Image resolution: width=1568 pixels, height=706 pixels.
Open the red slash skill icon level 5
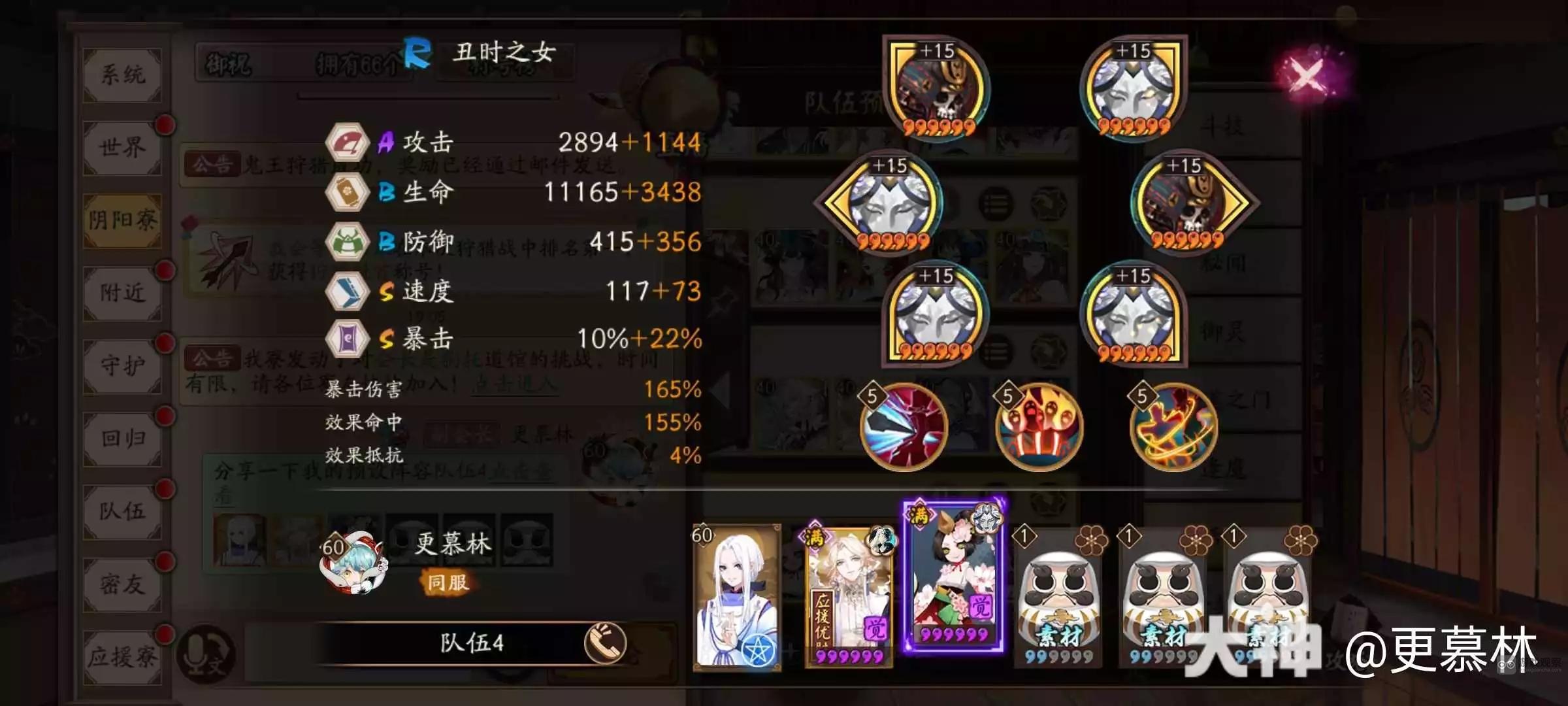905,428
